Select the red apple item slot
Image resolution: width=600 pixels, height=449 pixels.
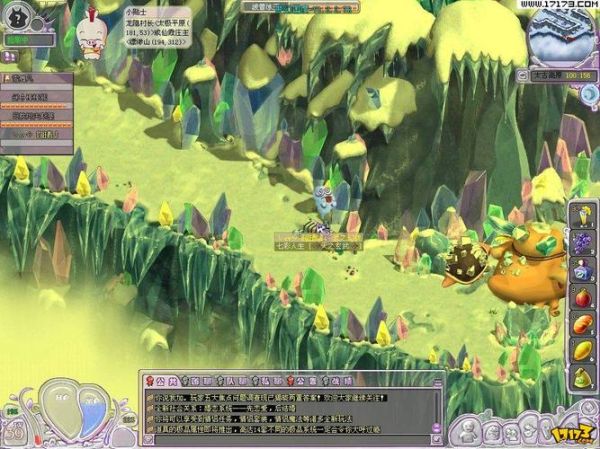click(x=583, y=297)
